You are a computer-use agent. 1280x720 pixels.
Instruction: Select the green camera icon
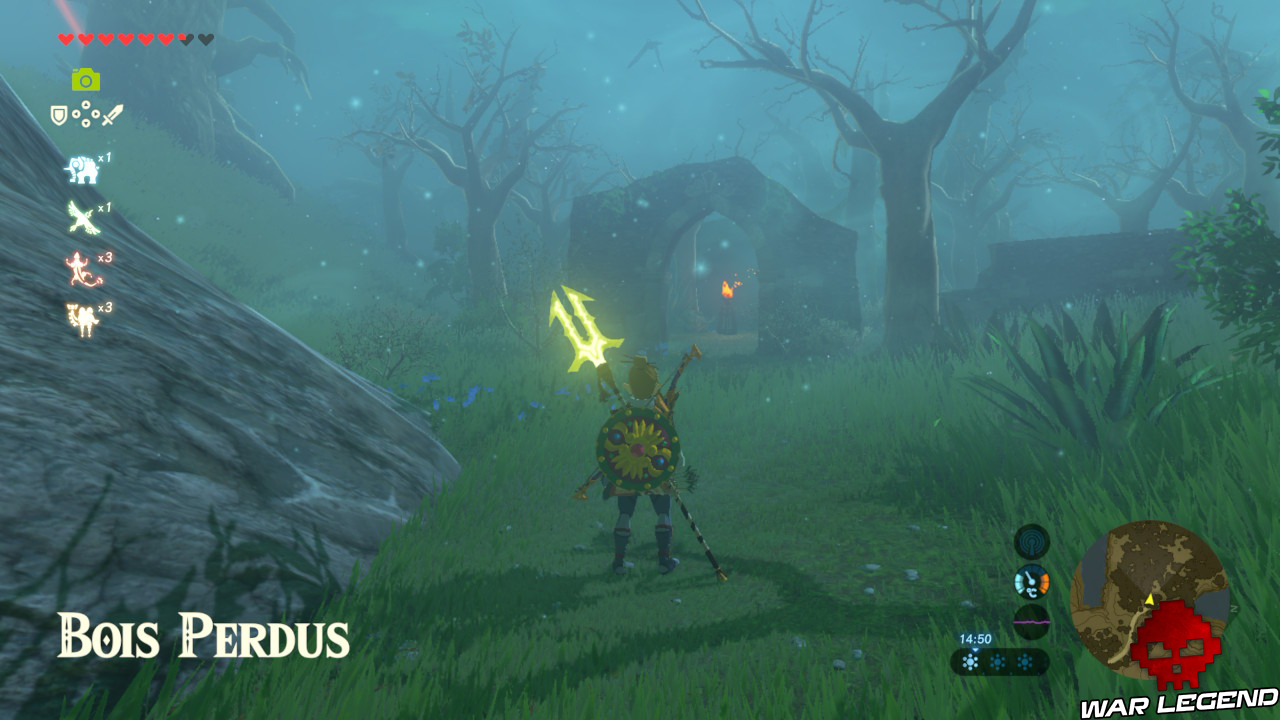87,78
